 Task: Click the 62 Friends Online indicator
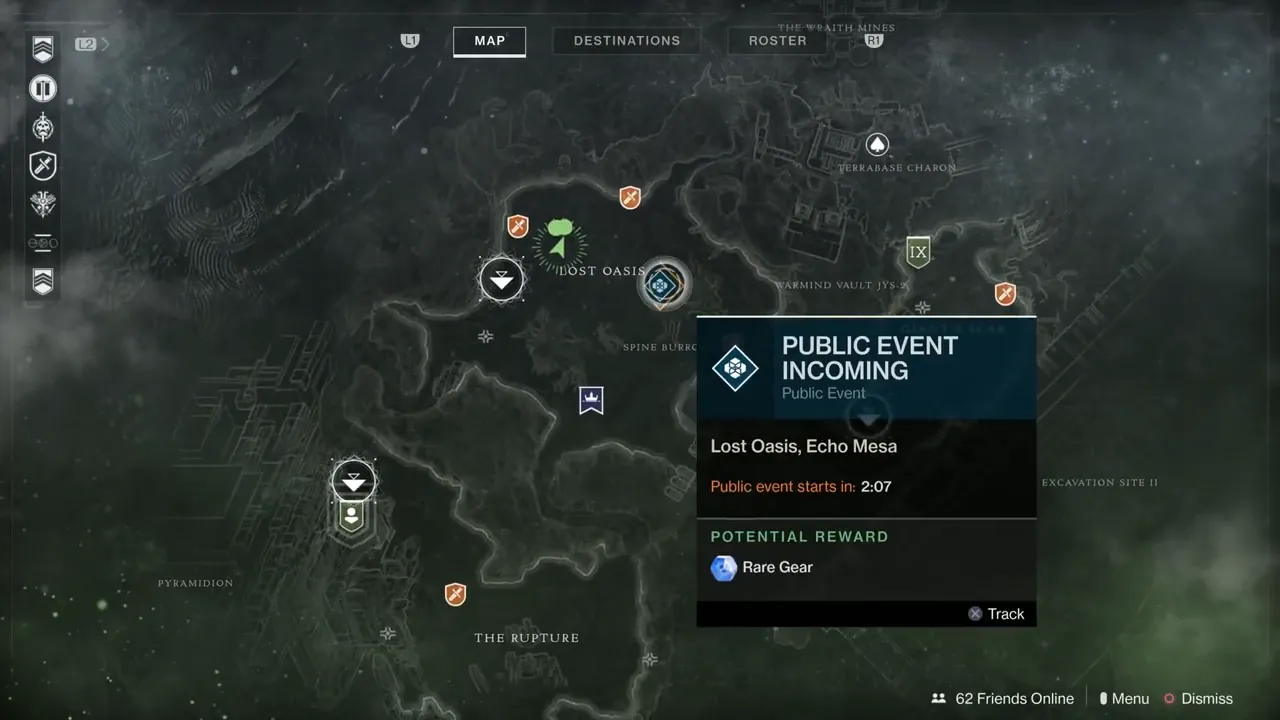point(1003,698)
